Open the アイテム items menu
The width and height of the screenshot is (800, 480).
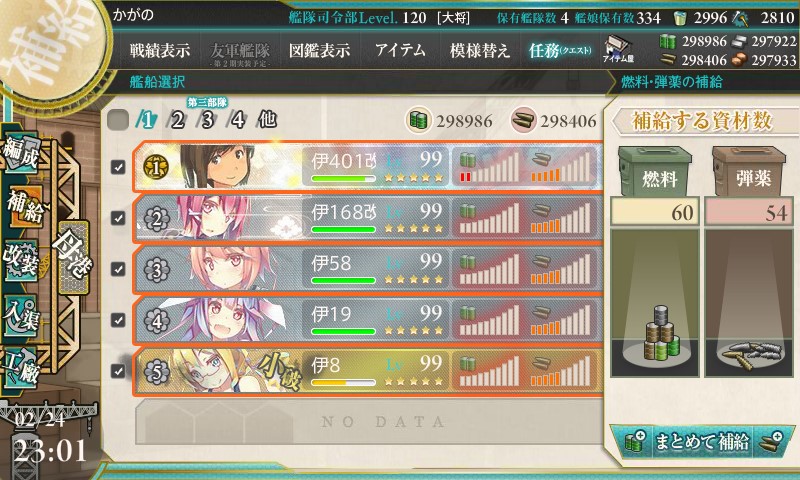(400, 51)
